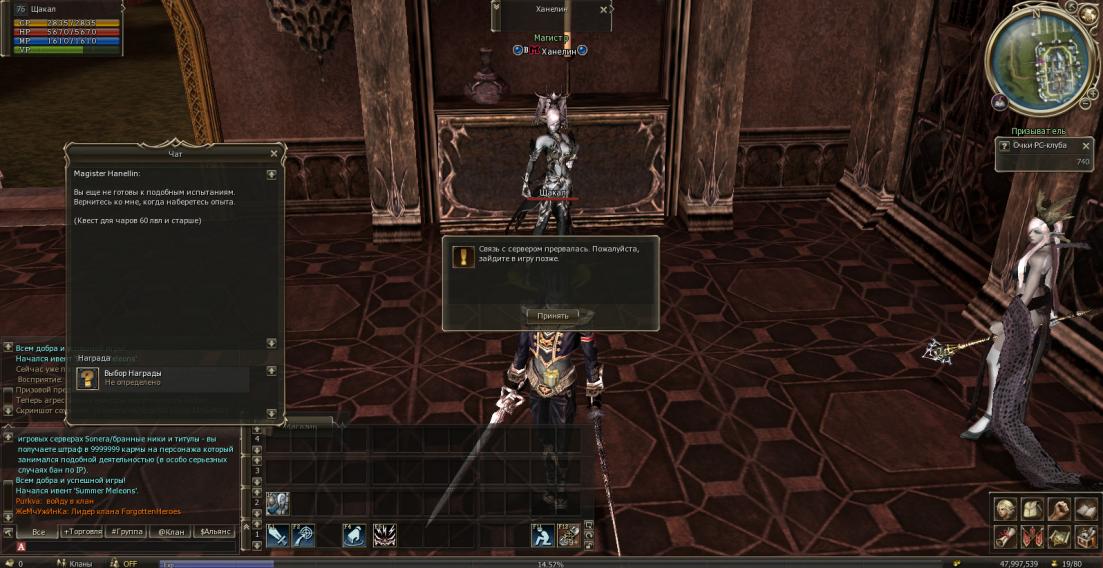Open the fist actions menu icon
Viewport: 1103px width, 568px height.
(1058, 509)
